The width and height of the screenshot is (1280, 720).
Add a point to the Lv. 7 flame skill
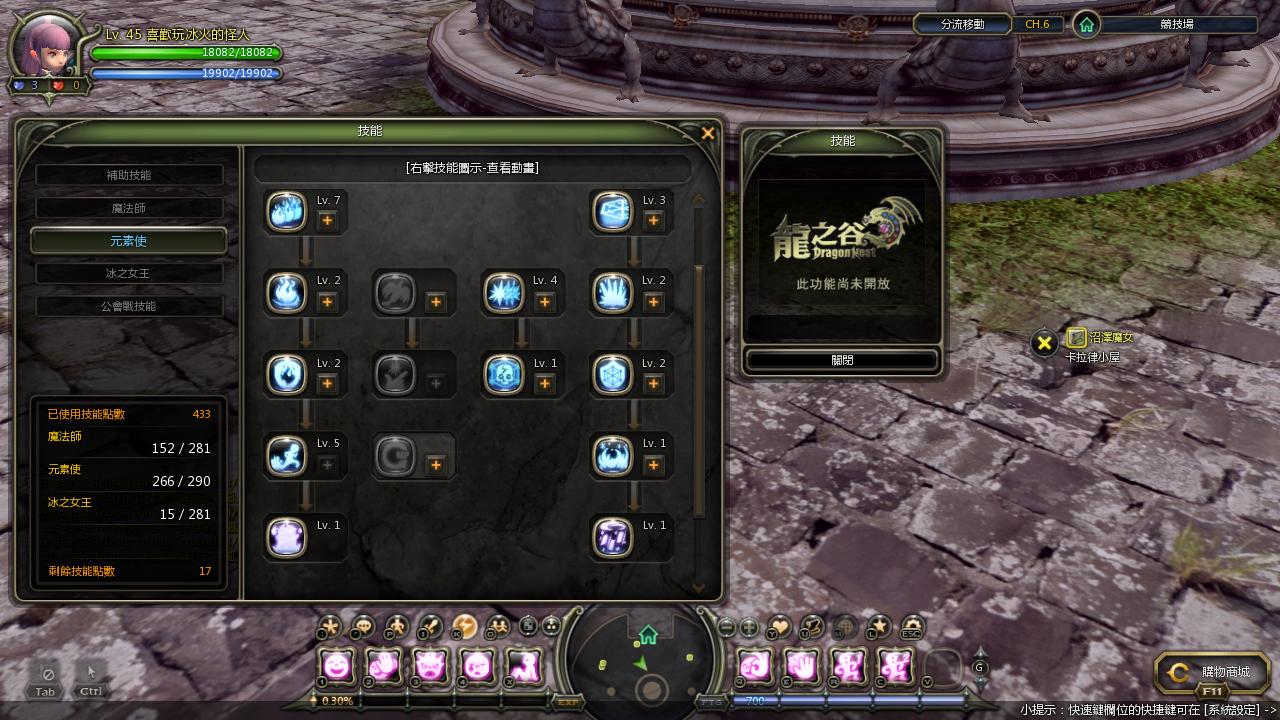pos(327,221)
